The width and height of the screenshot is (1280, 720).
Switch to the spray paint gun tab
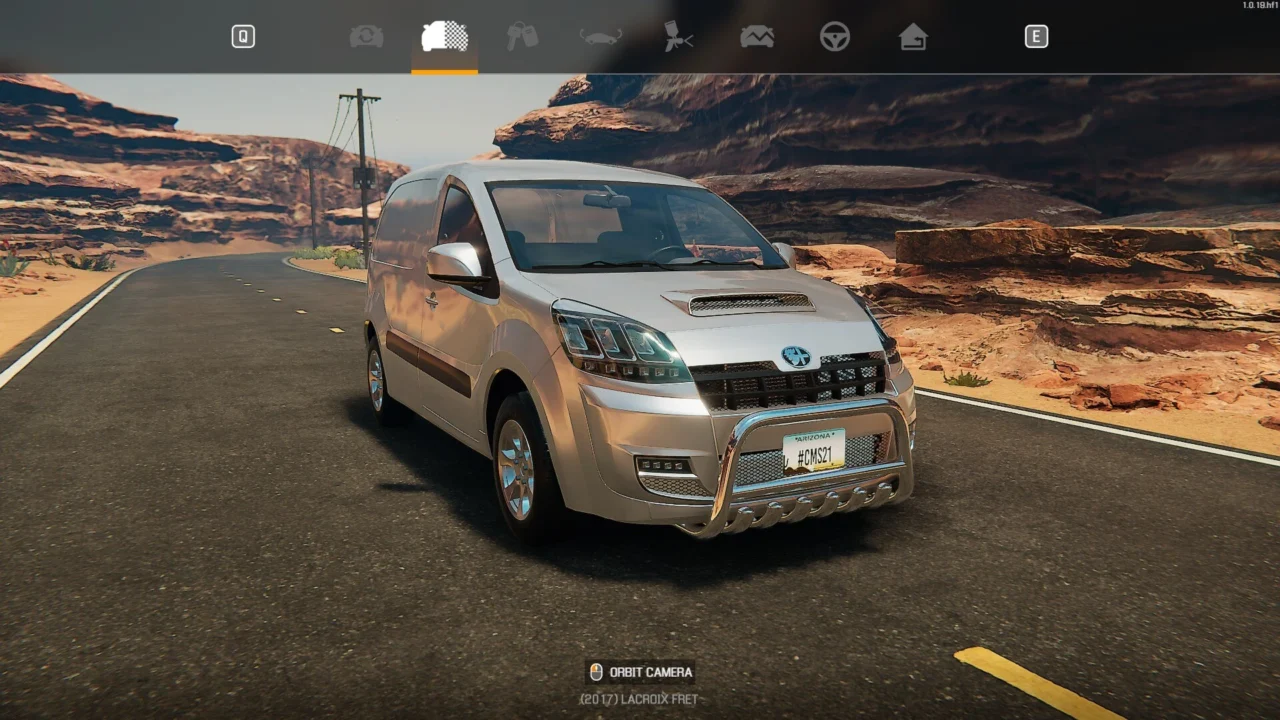tap(679, 37)
